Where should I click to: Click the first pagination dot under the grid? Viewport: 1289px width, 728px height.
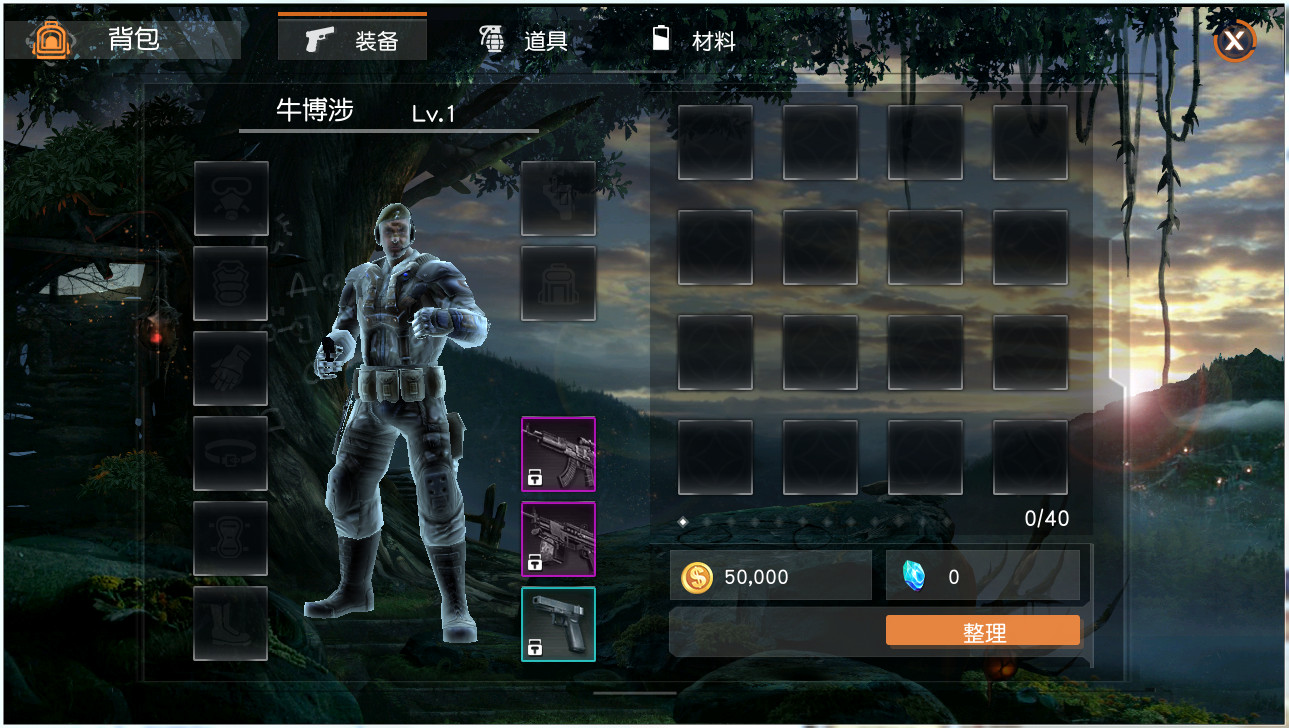tap(683, 521)
